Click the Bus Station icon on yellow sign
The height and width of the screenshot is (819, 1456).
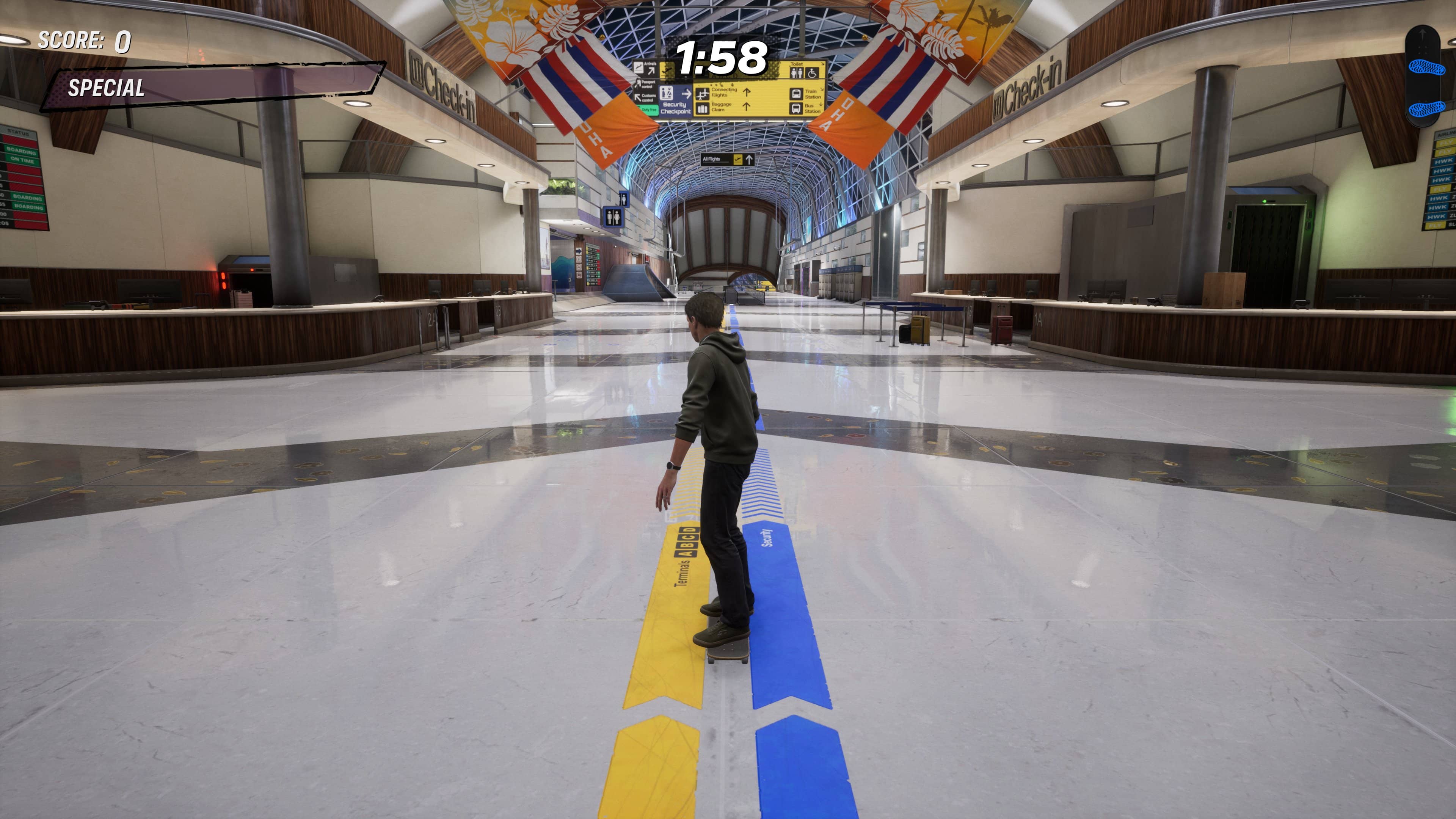click(796, 108)
